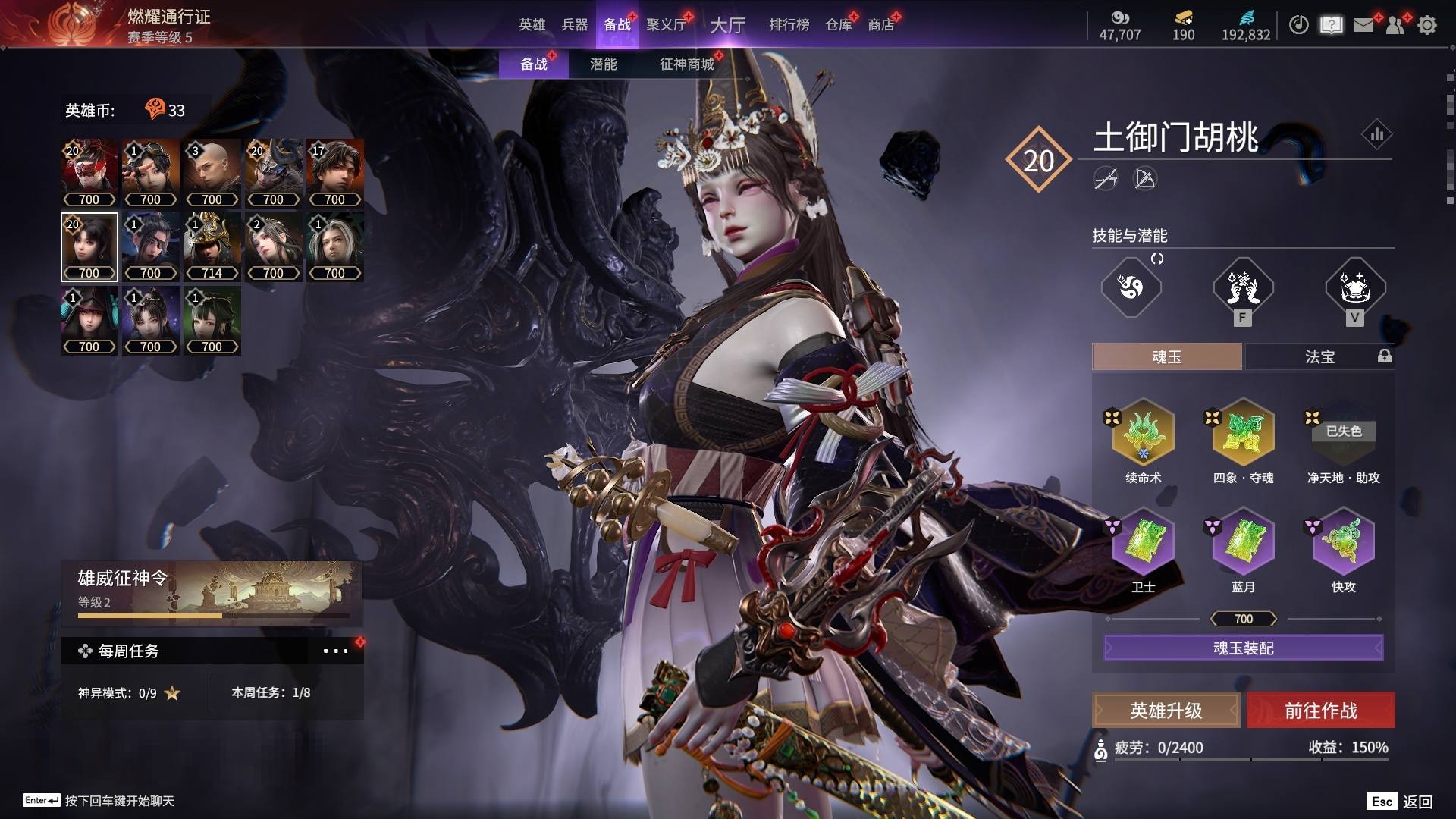Open the settings gear icon
This screenshot has height=819, width=1456.
1427,25
